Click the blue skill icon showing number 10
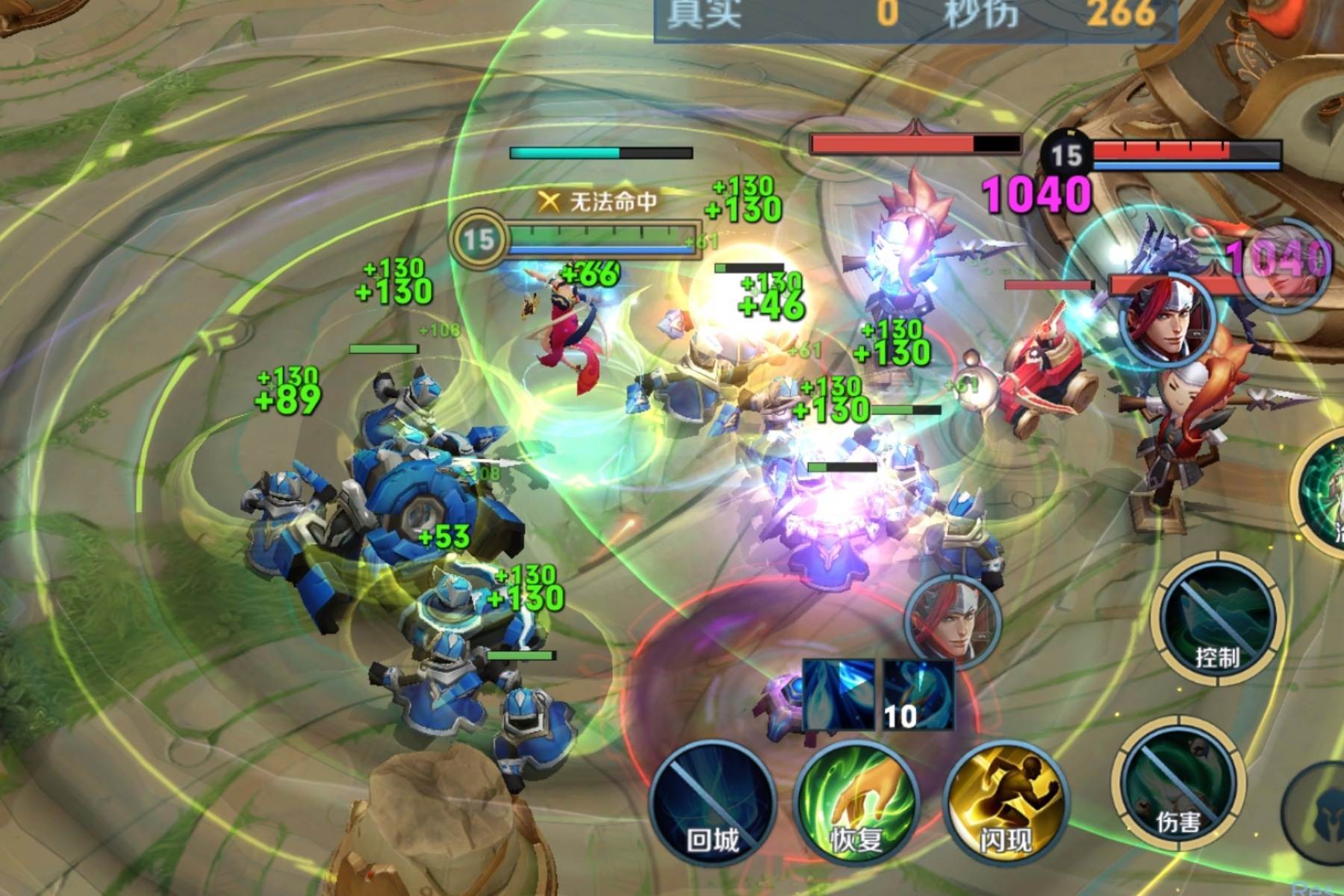The height and width of the screenshot is (896, 1344). click(918, 694)
